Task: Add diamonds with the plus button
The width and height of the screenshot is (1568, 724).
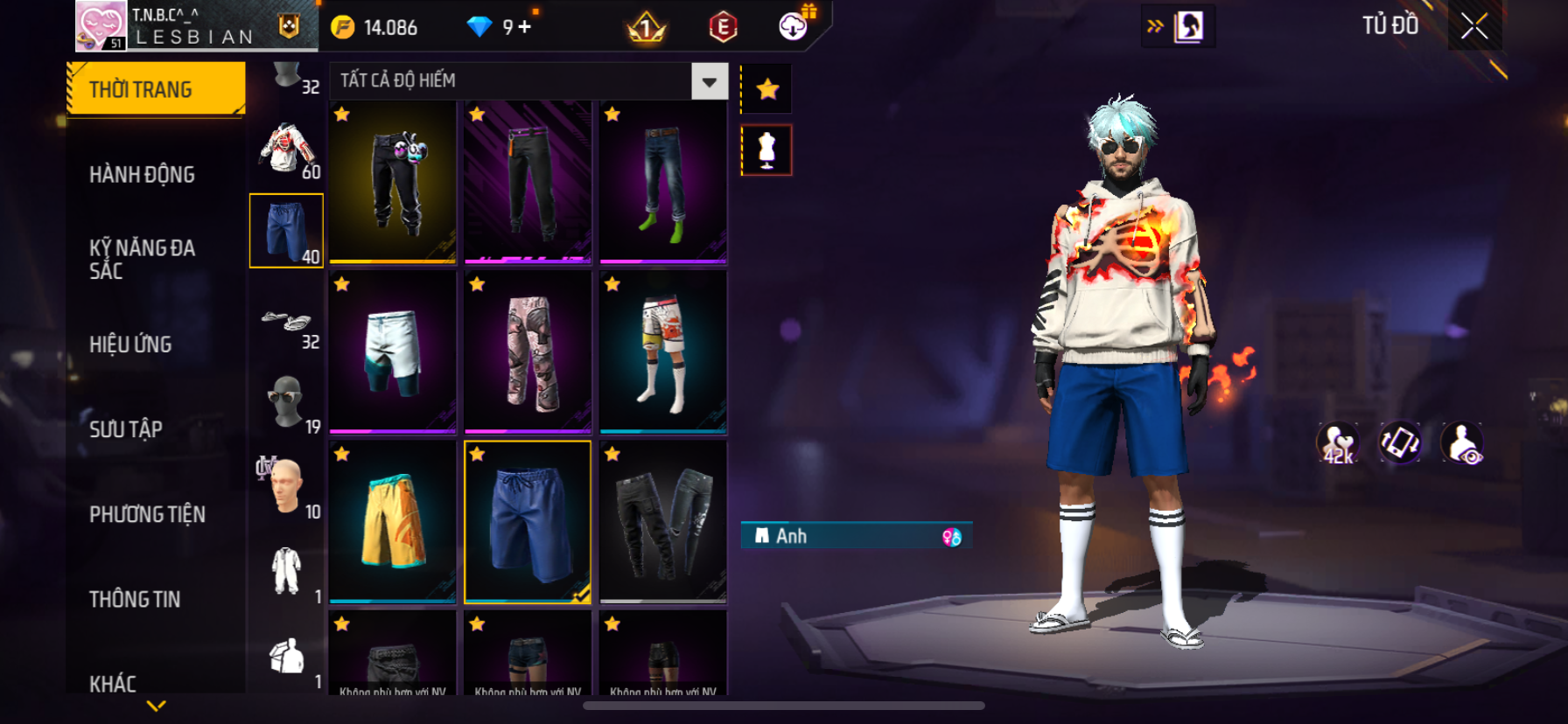Action: pyautogui.click(x=525, y=27)
